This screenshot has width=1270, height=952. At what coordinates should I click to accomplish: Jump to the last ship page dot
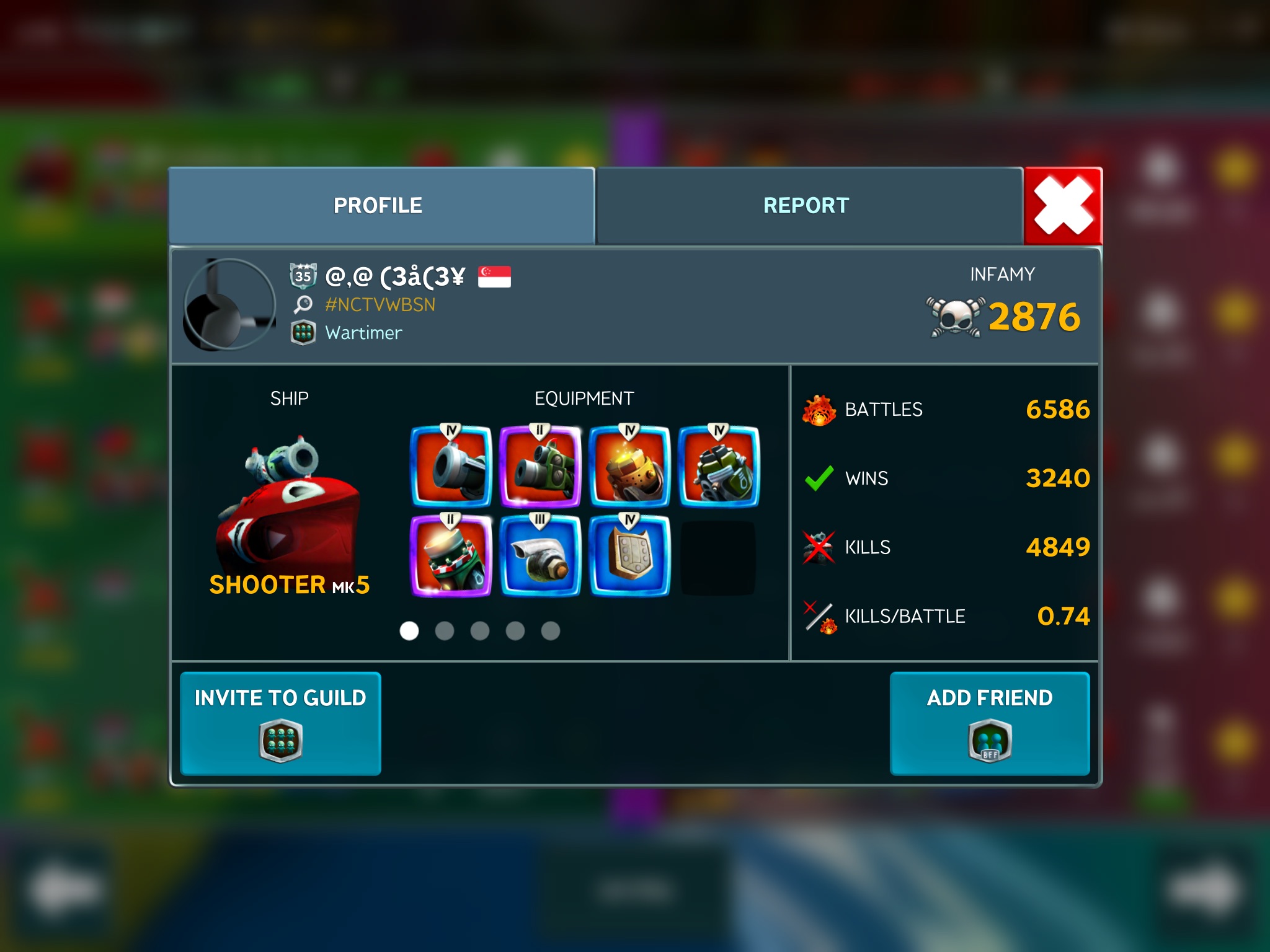pyautogui.click(x=551, y=631)
